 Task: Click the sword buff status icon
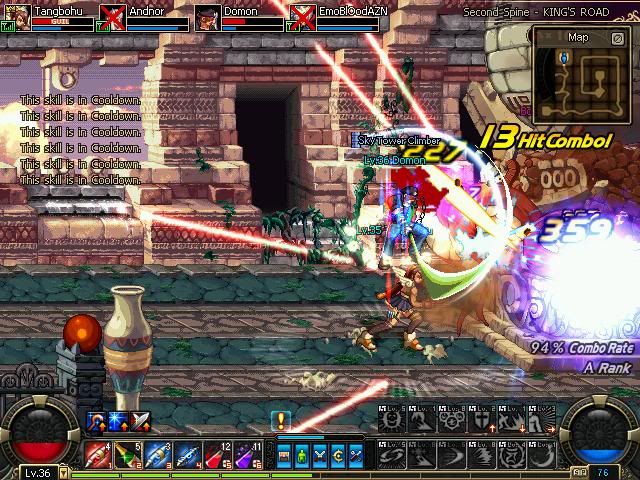tap(141, 421)
